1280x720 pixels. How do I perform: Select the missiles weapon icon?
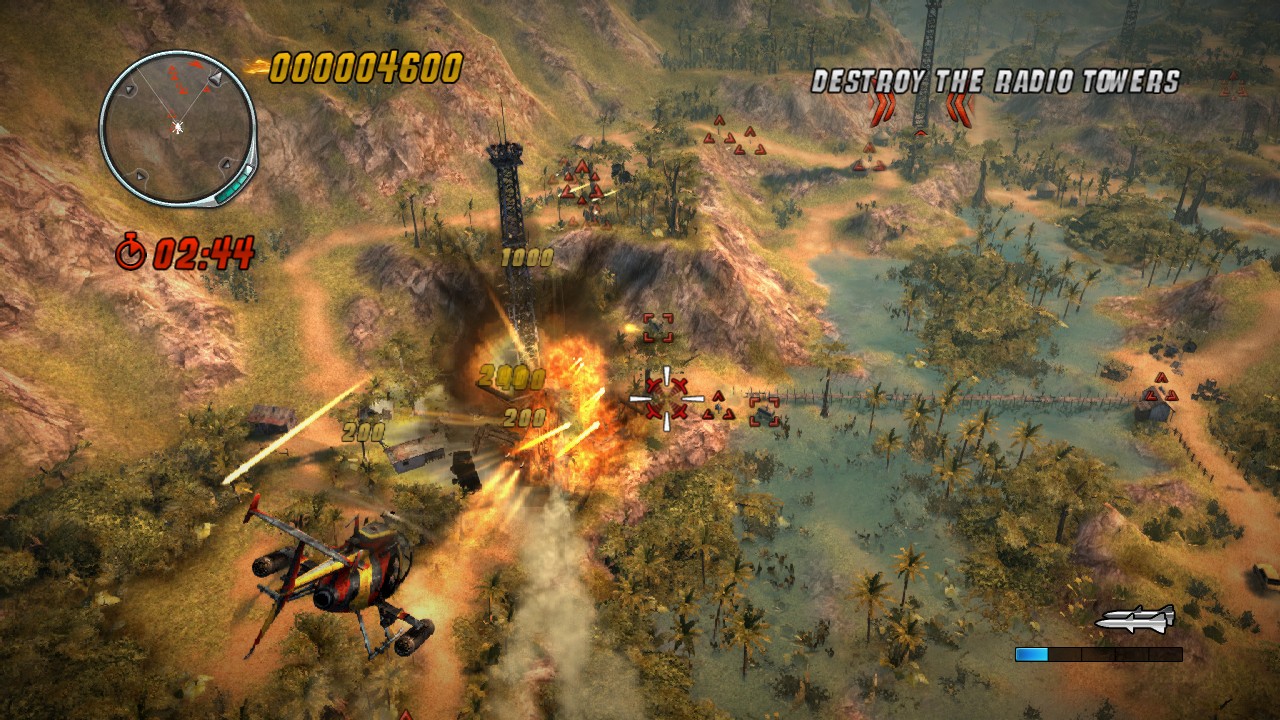pos(1135,618)
